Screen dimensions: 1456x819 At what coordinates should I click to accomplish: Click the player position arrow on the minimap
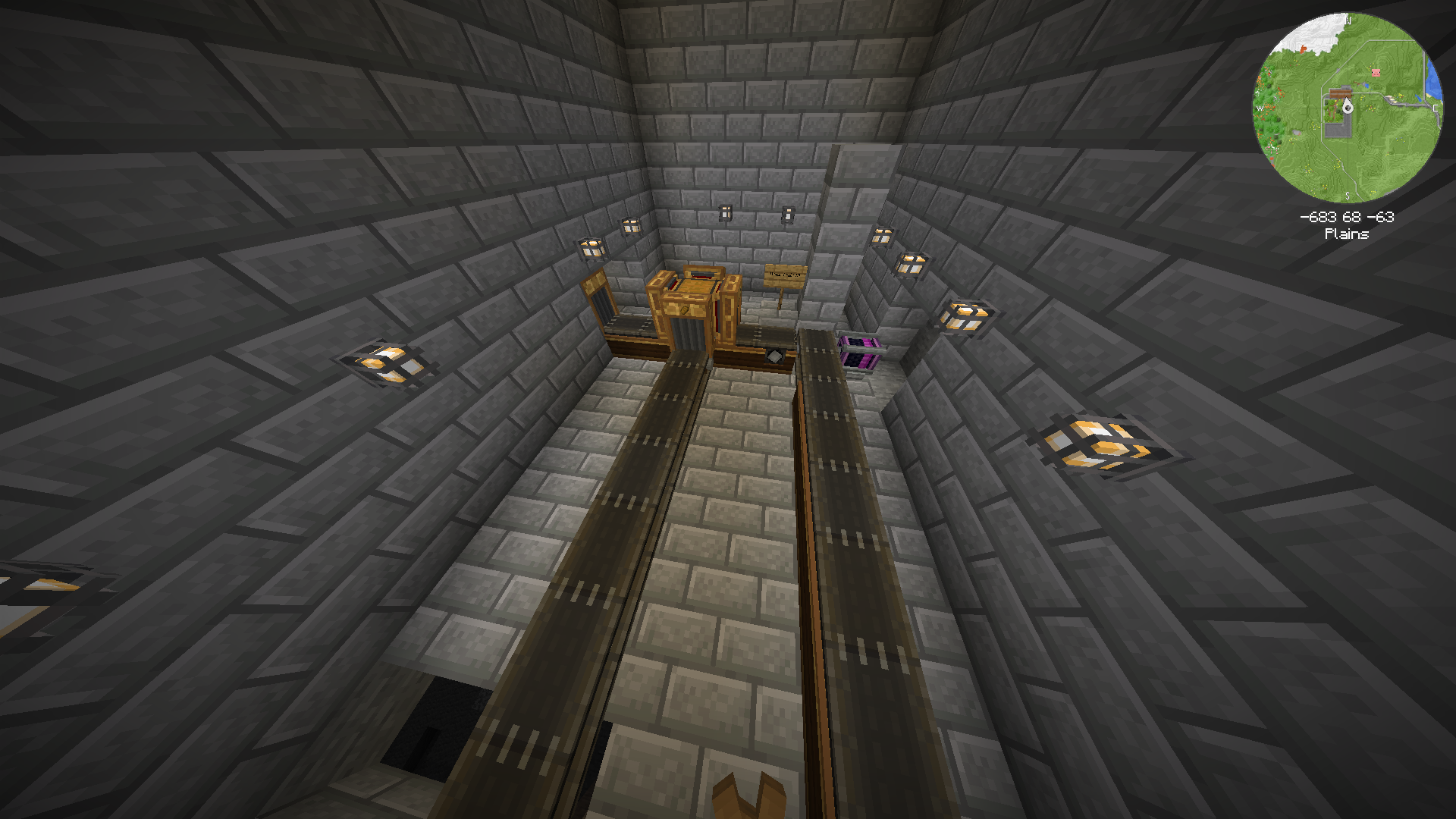pyautogui.click(x=1347, y=108)
